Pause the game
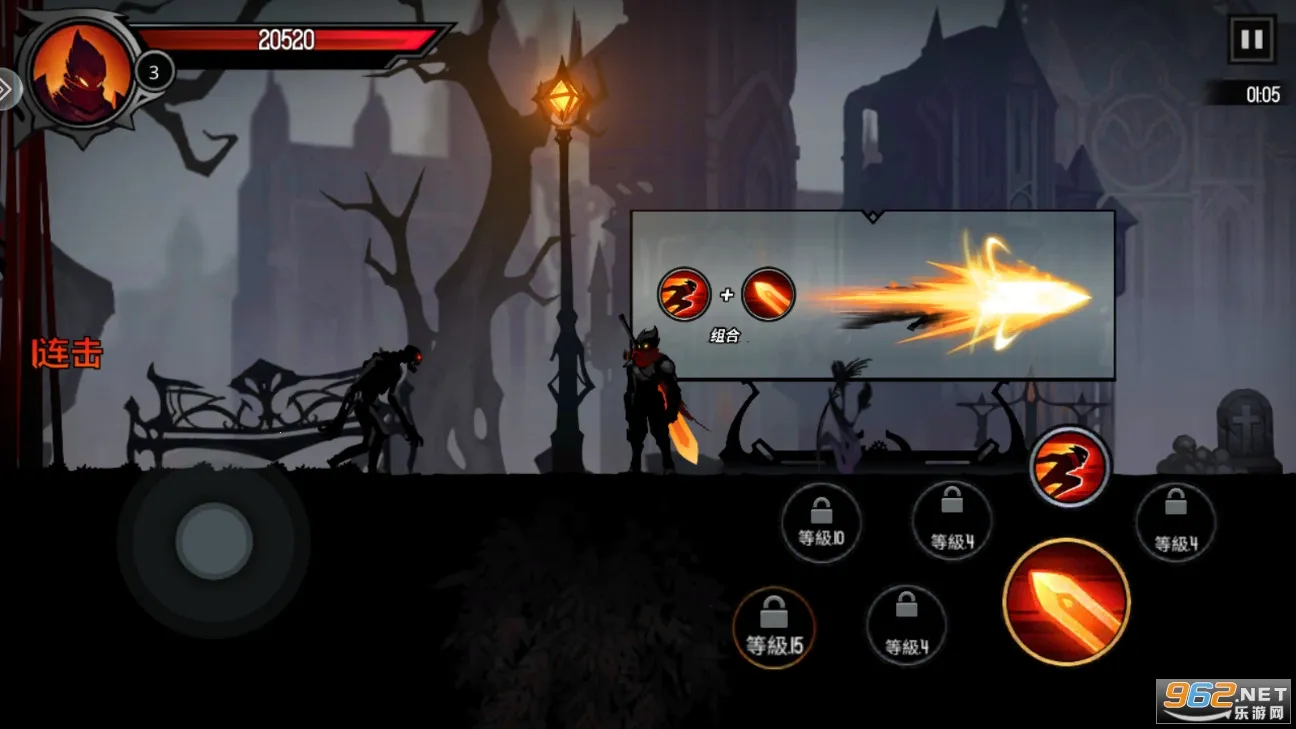The width and height of the screenshot is (1296, 729). click(x=1251, y=40)
